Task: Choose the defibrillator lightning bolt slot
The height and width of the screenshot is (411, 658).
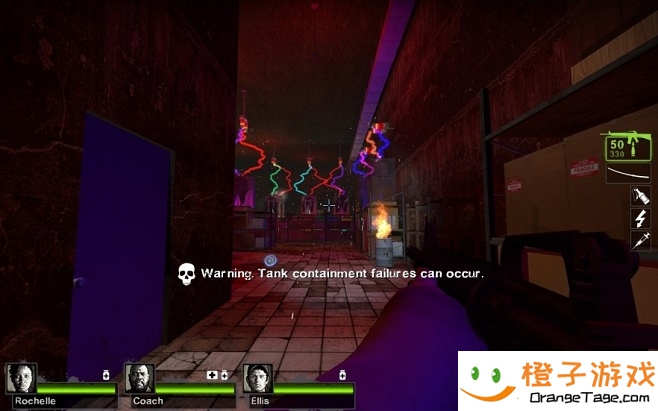Action: (x=640, y=219)
